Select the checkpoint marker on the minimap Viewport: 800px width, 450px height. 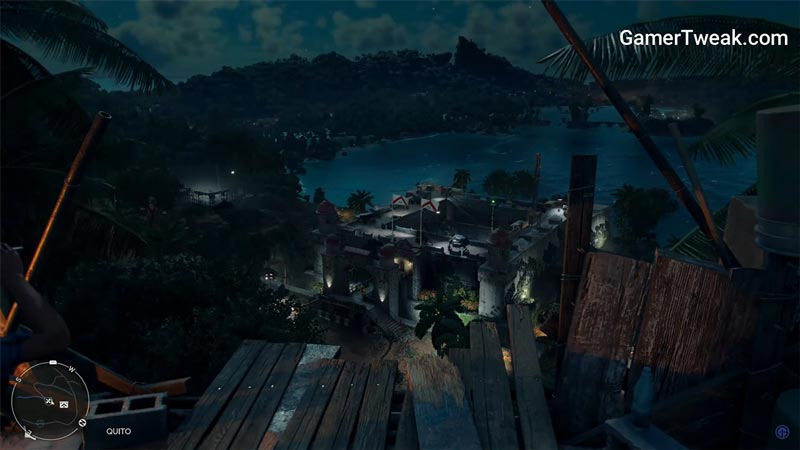point(64,404)
